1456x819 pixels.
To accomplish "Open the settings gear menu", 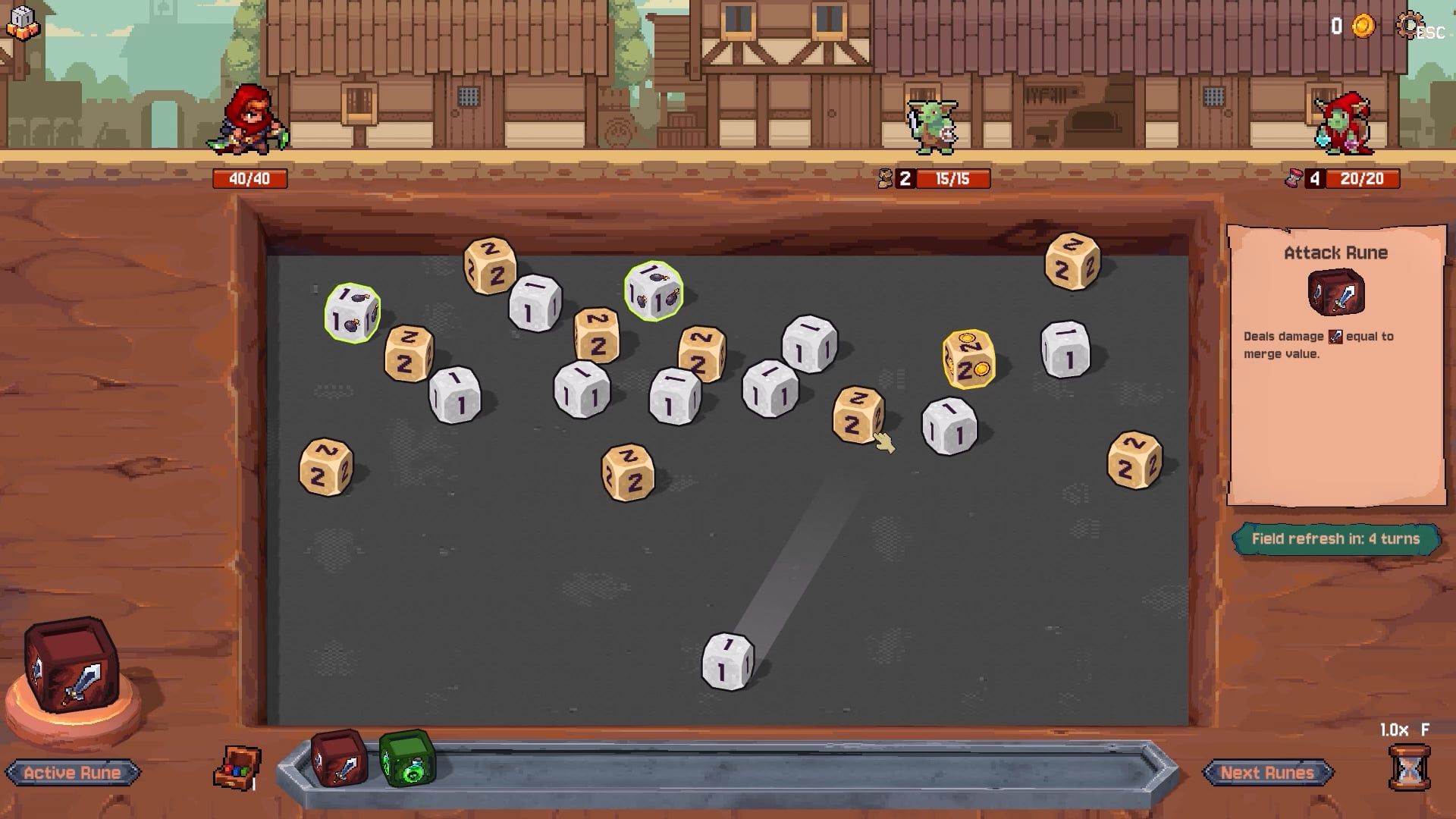I will click(1409, 26).
